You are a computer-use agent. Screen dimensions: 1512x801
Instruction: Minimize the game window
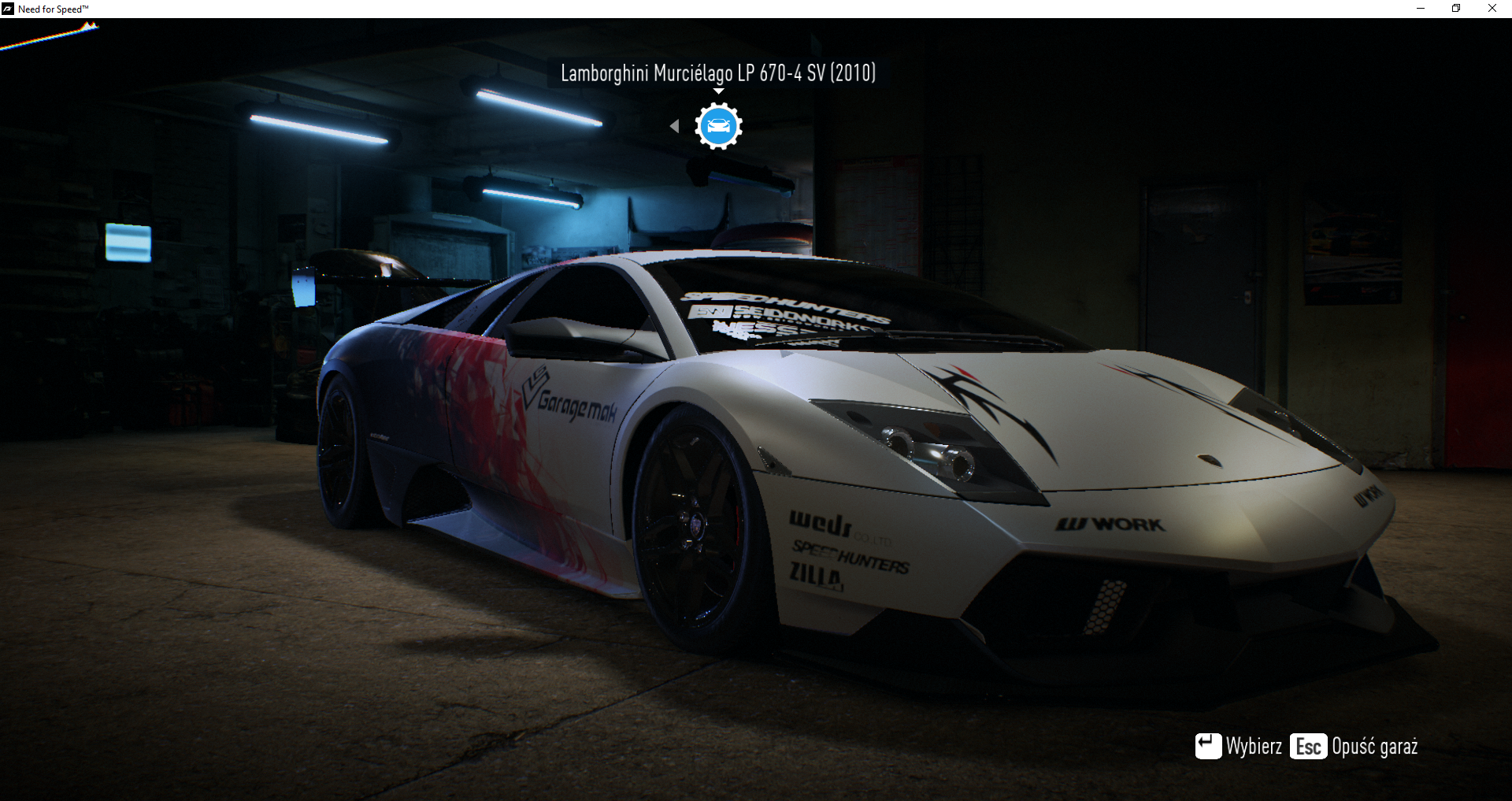1421,9
